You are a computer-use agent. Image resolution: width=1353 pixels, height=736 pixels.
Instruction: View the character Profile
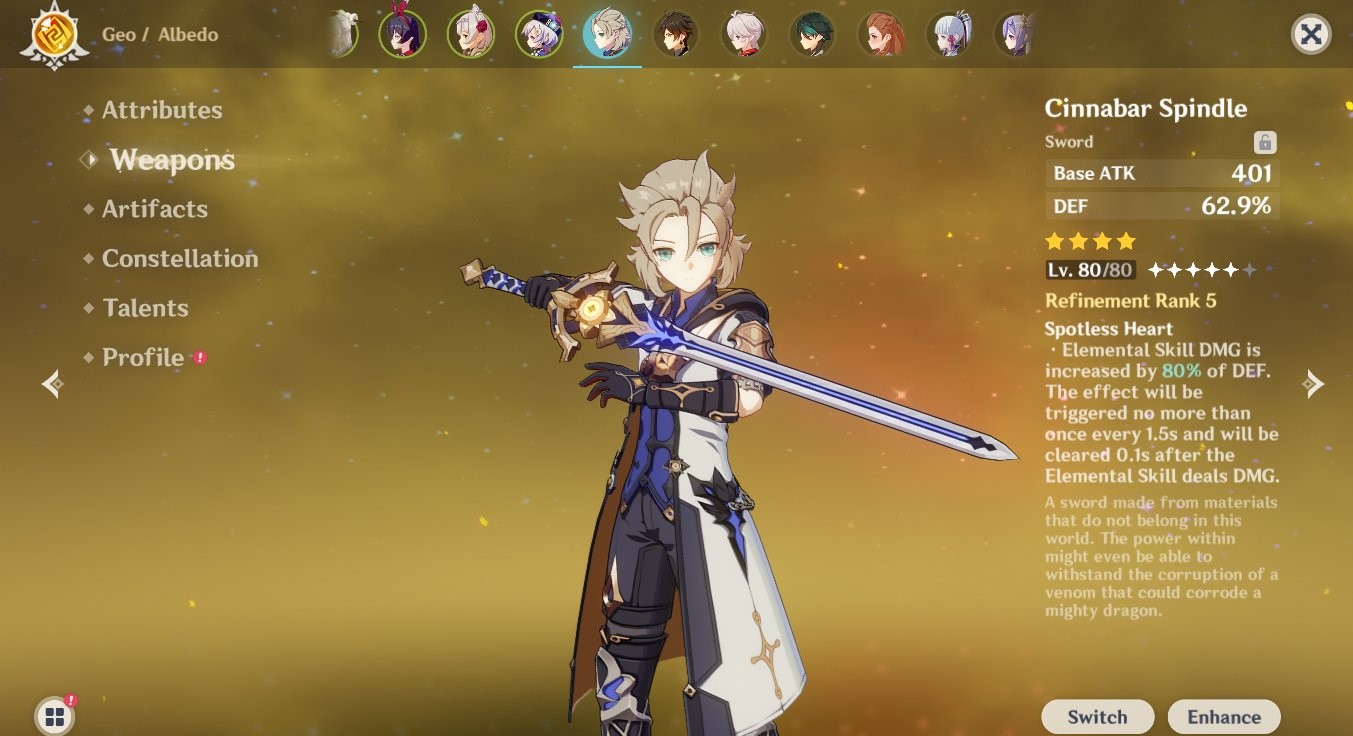[x=143, y=357]
